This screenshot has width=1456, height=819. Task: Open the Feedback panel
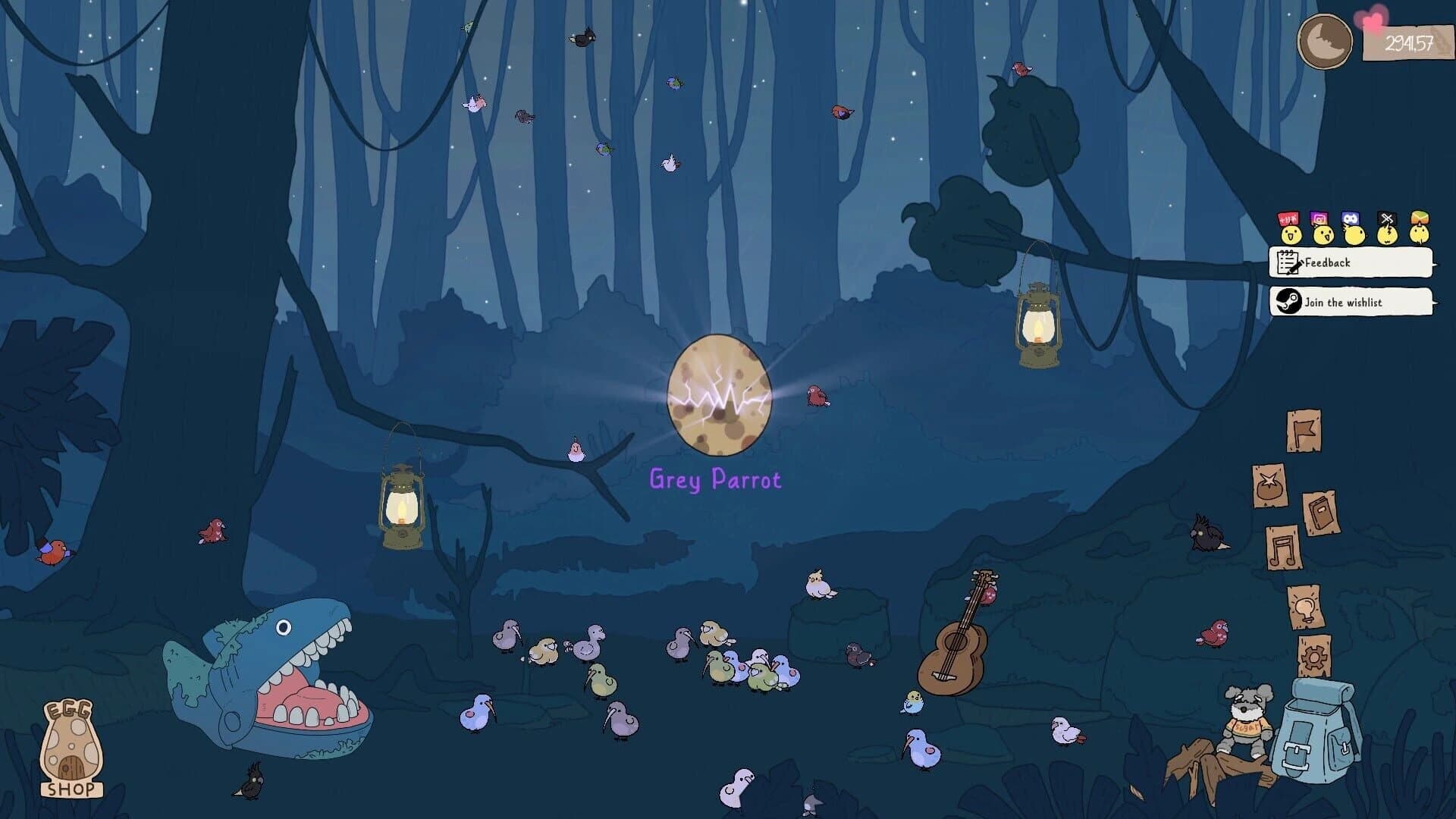(1348, 262)
